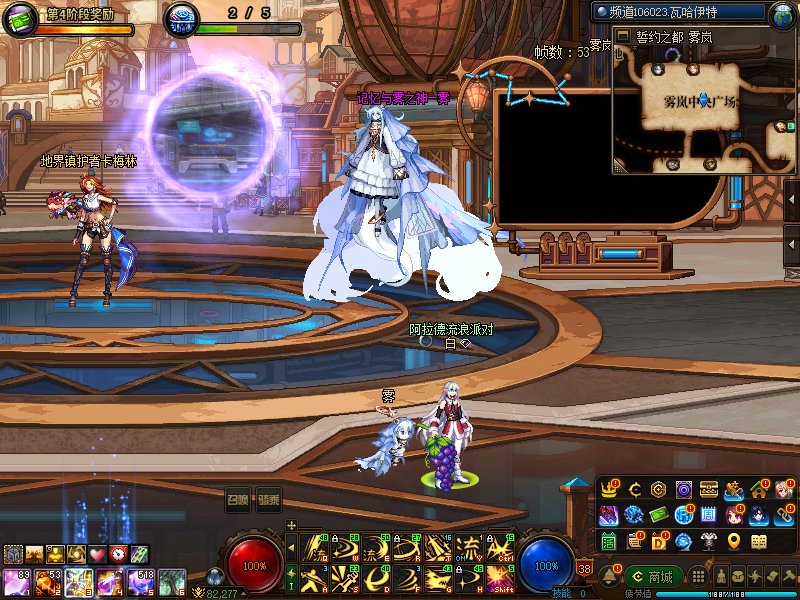800x600 pixels.
Task: Click the yellow map pin icon
Action: 734,541
